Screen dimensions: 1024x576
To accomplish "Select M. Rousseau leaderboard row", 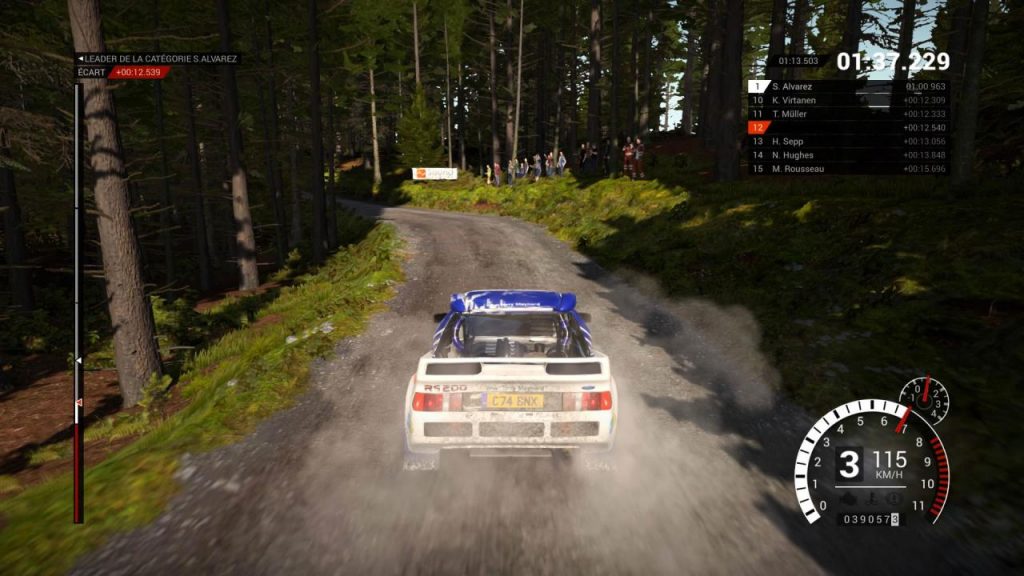I will pyautogui.click(x=848, y=168).
